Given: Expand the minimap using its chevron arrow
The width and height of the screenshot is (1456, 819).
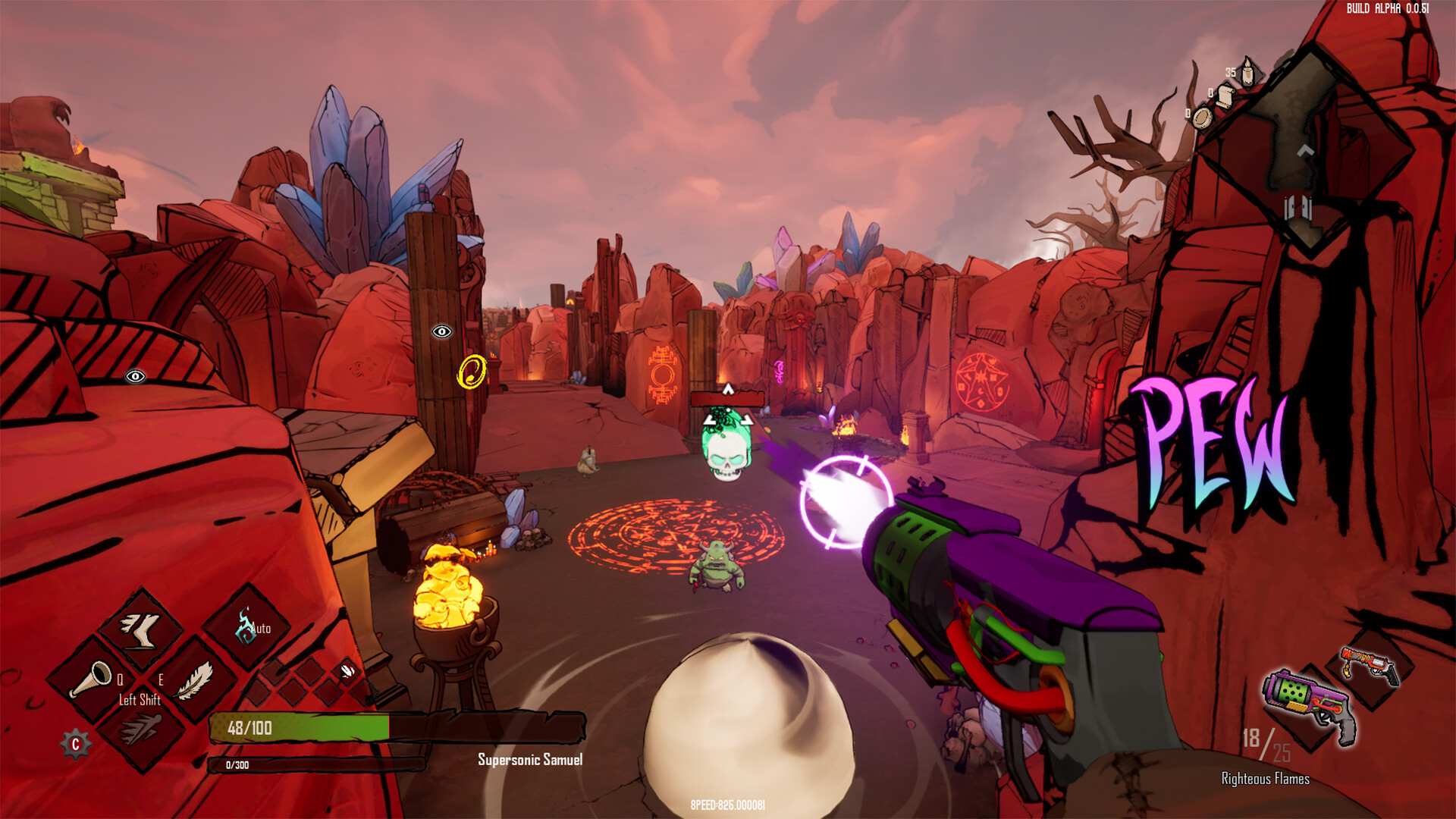Looking at the screenshot, I should [x=1304, y=152].
